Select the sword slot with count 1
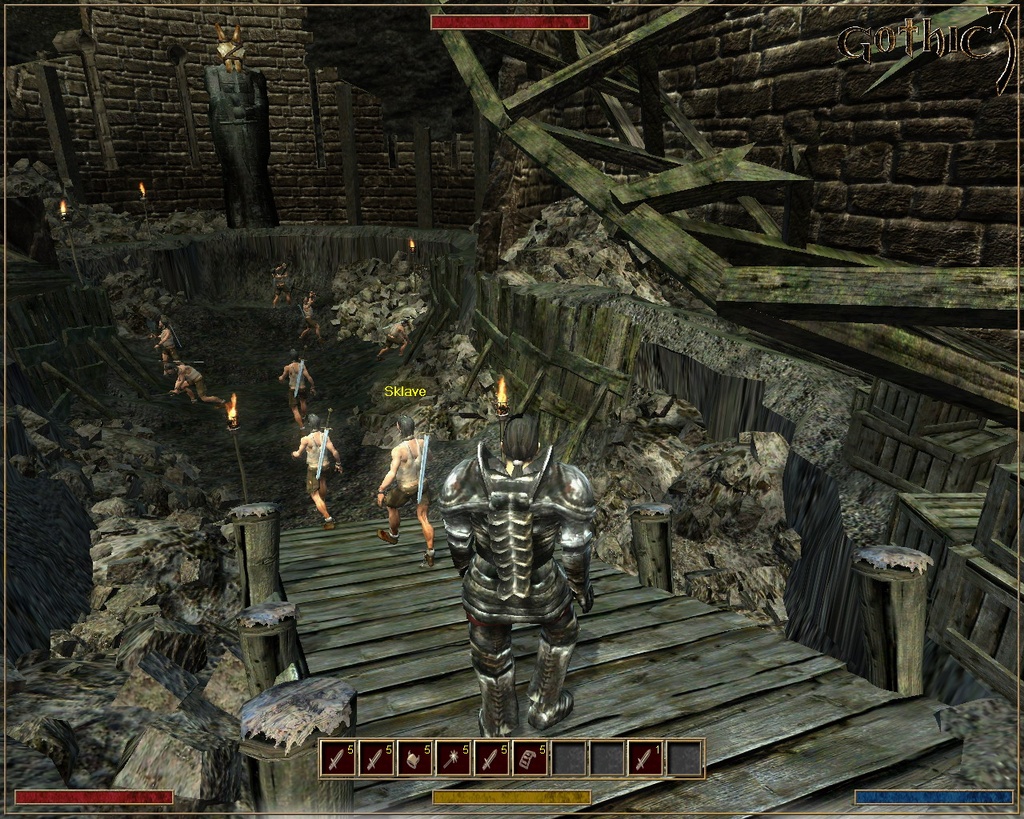The width and height of the screenshot is (1024, 819). (x=646, y=759)
